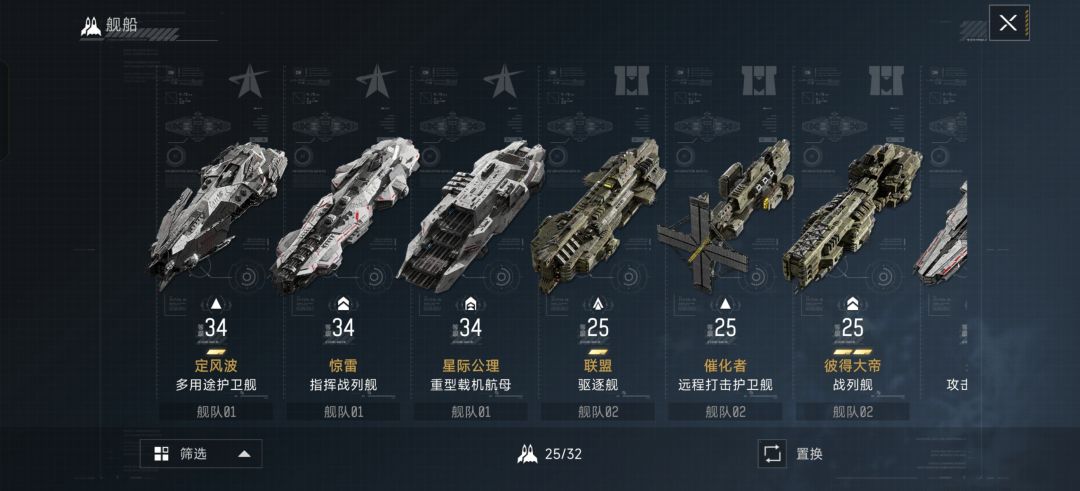Choose the 惊雷 command battleship card
Viewport: 1080px width, 491px height.
[x=343, y=240]
